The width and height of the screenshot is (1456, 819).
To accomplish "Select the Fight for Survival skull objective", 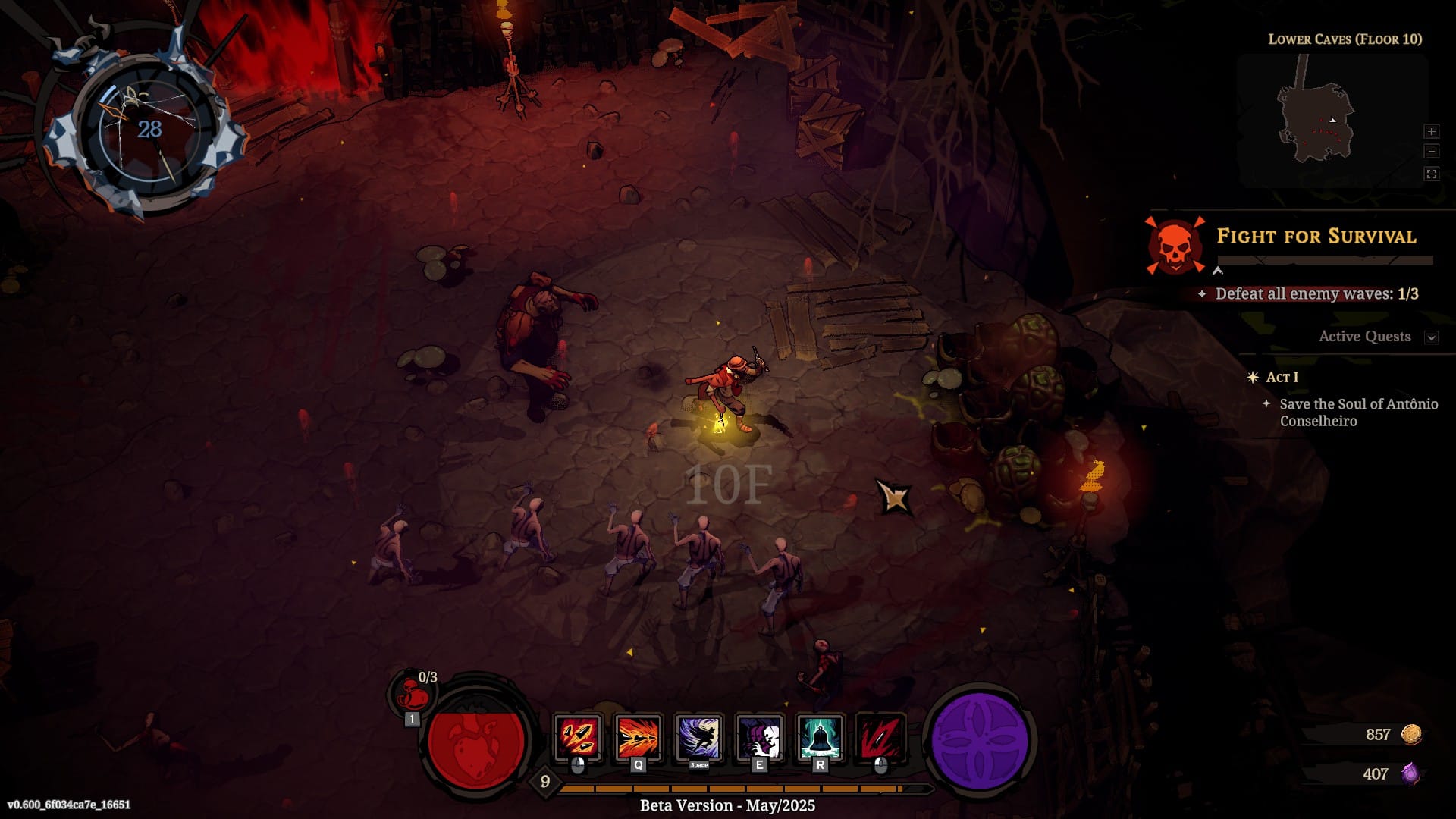I will point(1175,246).
